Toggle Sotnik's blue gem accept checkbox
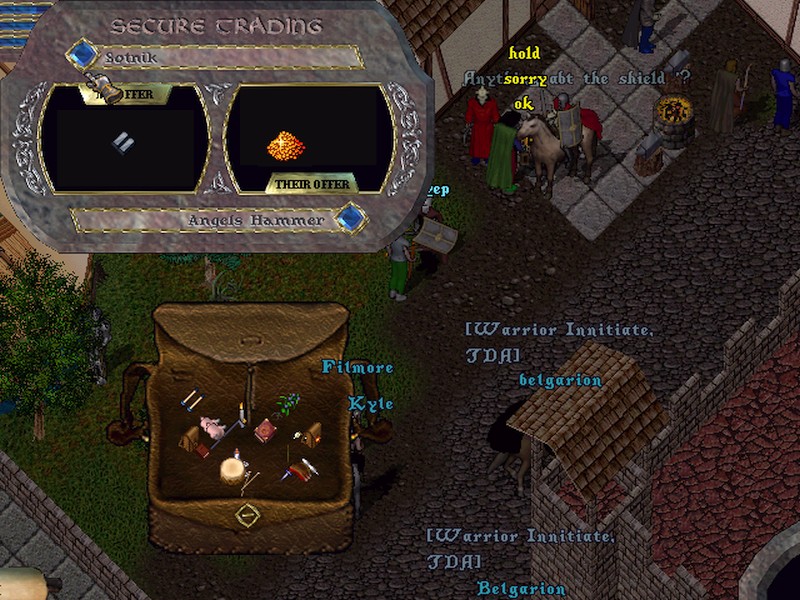Image resolution: width=800 pixels, height=600 pixels. click(x=81, y=54)
